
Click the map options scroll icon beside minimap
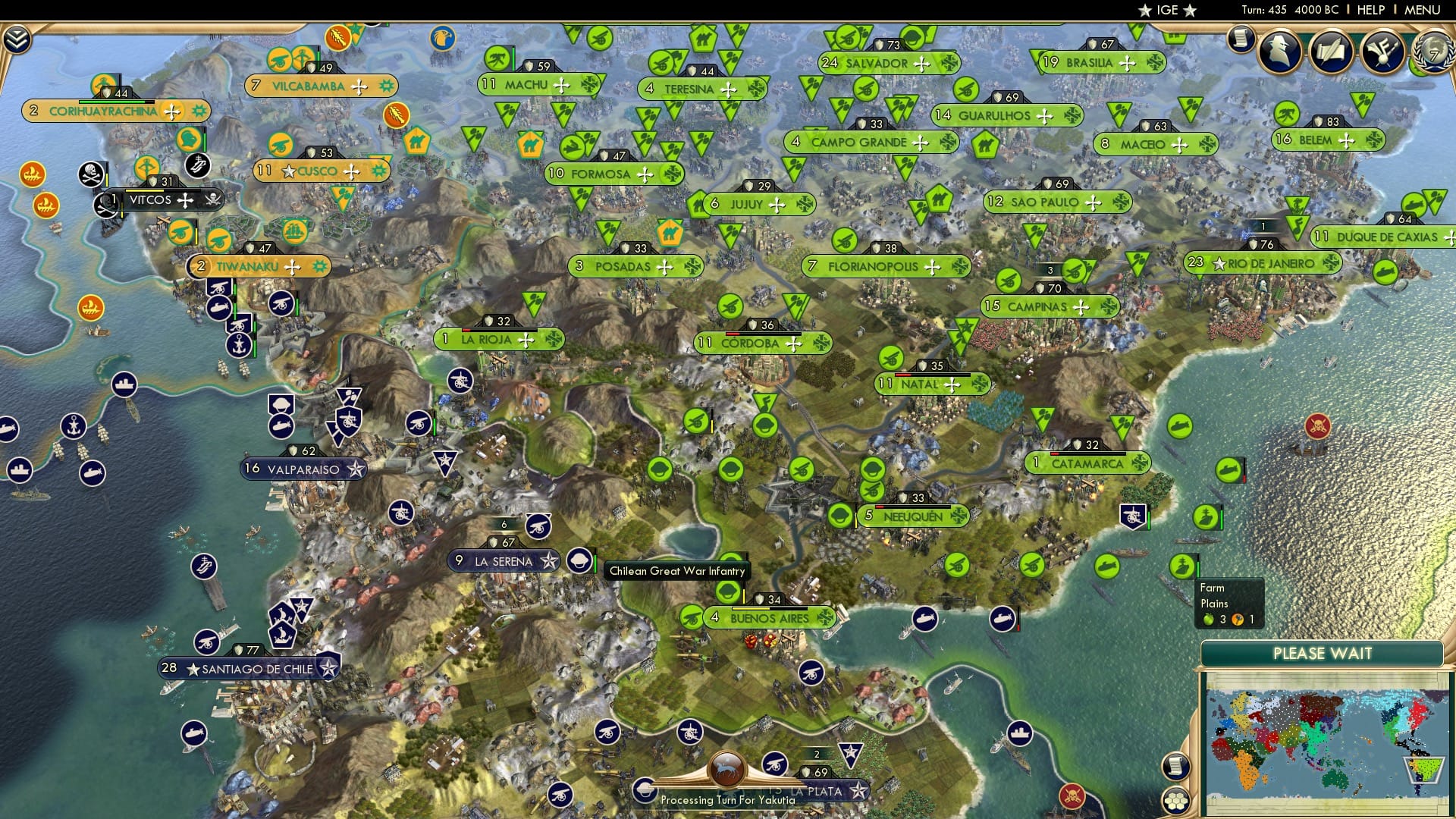[x=1176, y=766]
